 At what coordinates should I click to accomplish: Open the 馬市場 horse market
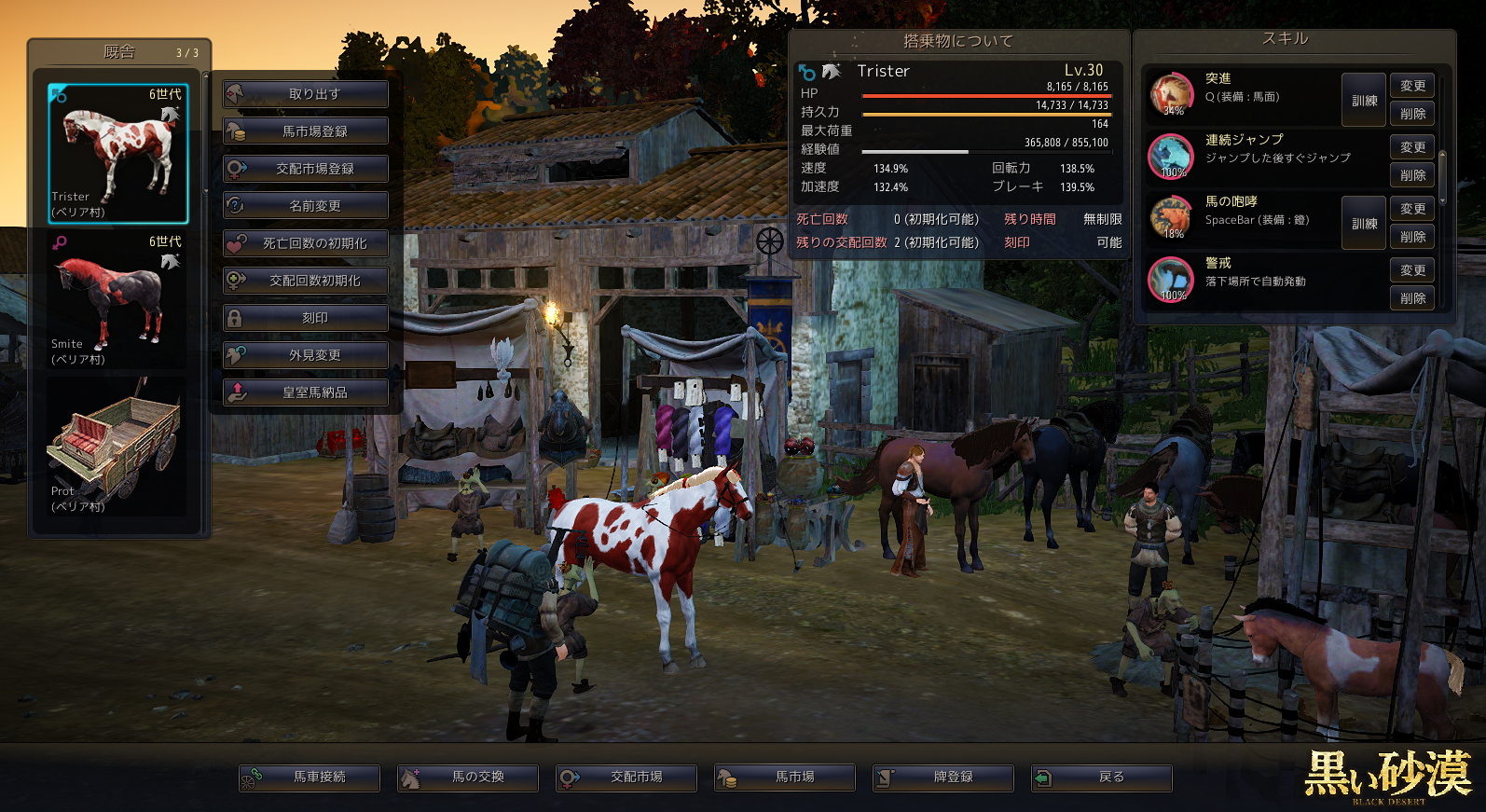click(x=785, y=778)
